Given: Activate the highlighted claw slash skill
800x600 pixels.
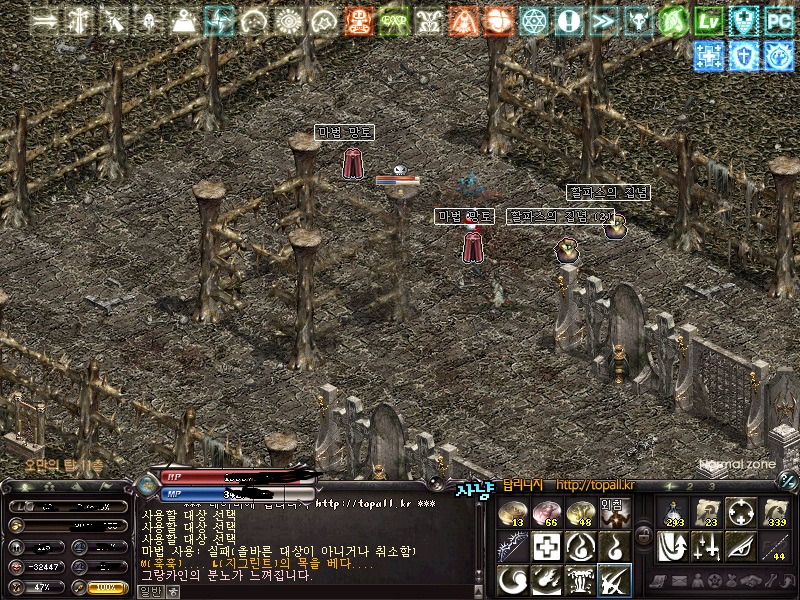Looking at the screenshot, I should [x=613, y=579].
